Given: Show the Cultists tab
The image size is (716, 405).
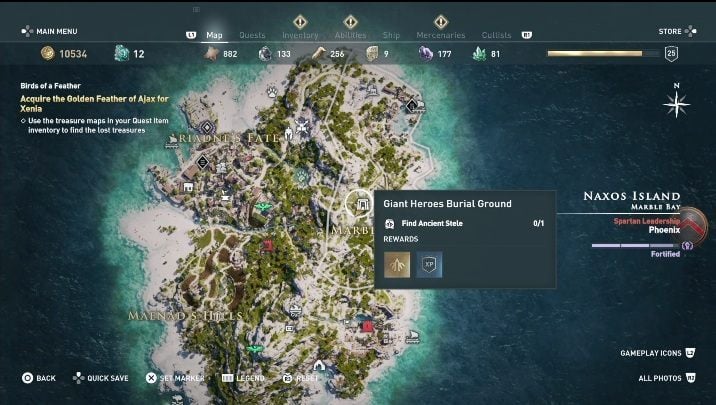Looking at the screenshot, I should coord(497,35).
